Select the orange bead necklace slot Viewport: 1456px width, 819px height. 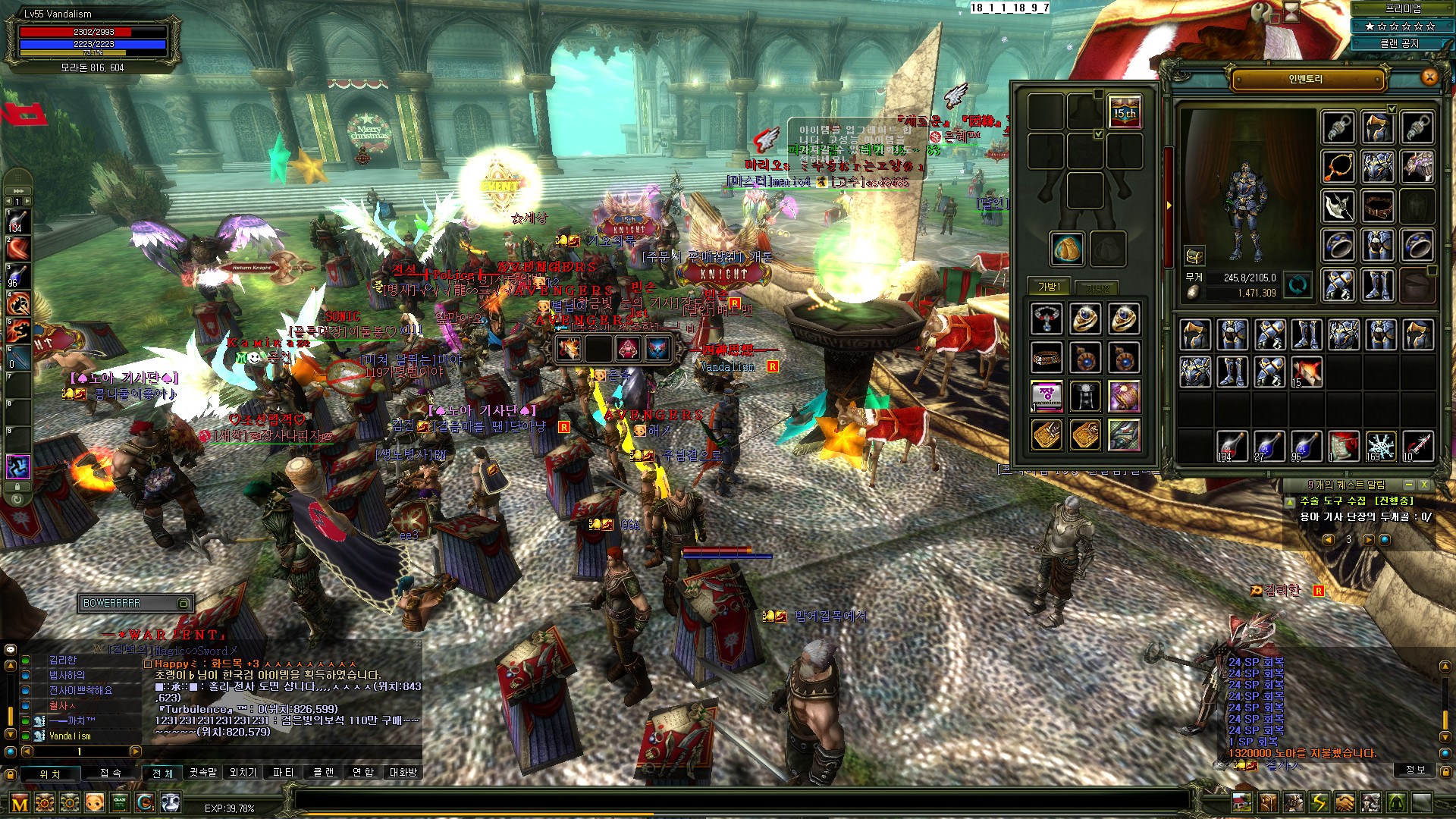click(x=1338, y=167)
